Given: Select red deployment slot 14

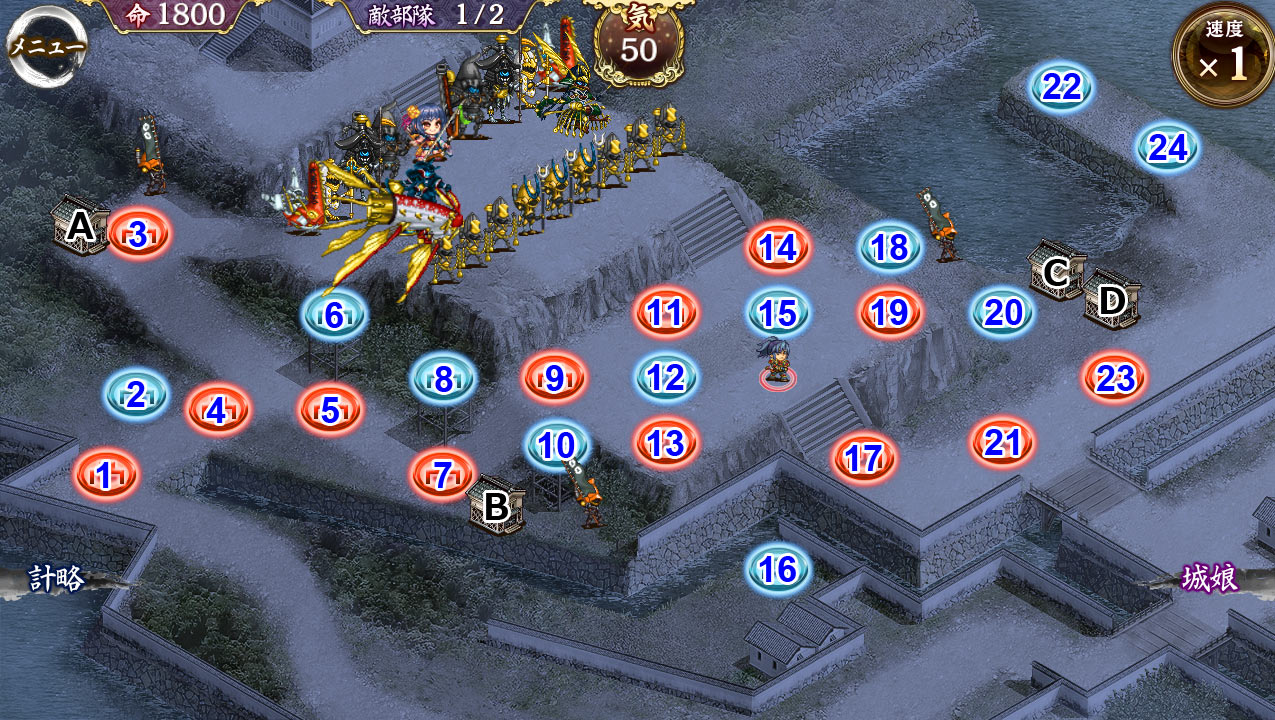Looking at the screenshot, I should pos(778,247).
